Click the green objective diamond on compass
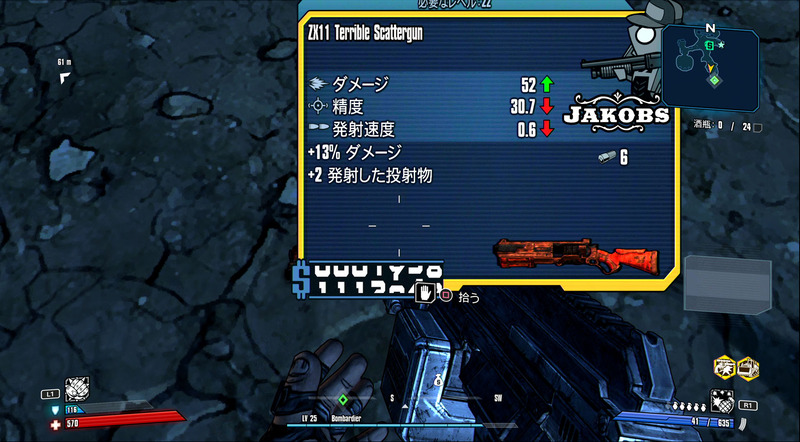 click(342, 399)
